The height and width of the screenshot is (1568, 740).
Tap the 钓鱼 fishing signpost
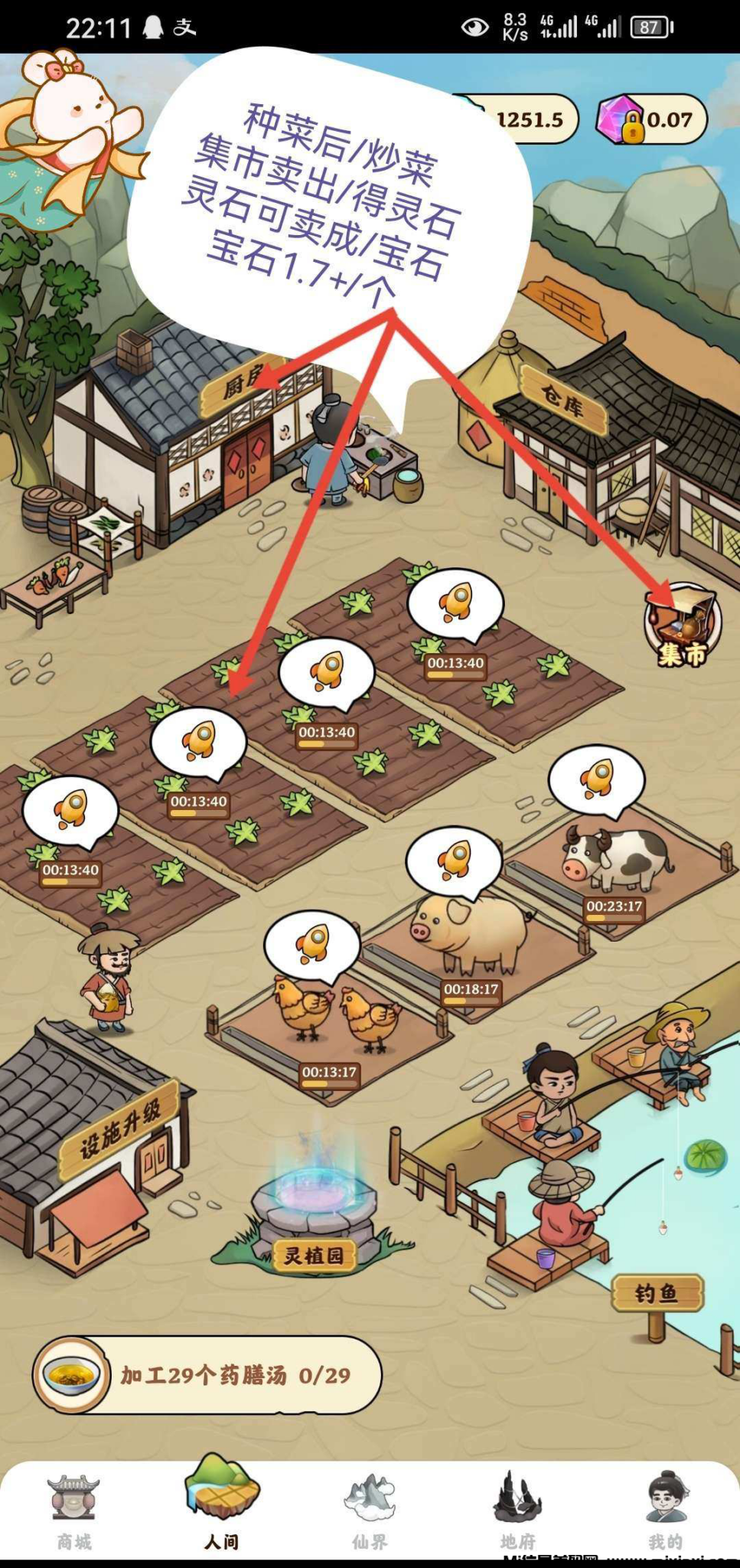[x=657, y=1295]
